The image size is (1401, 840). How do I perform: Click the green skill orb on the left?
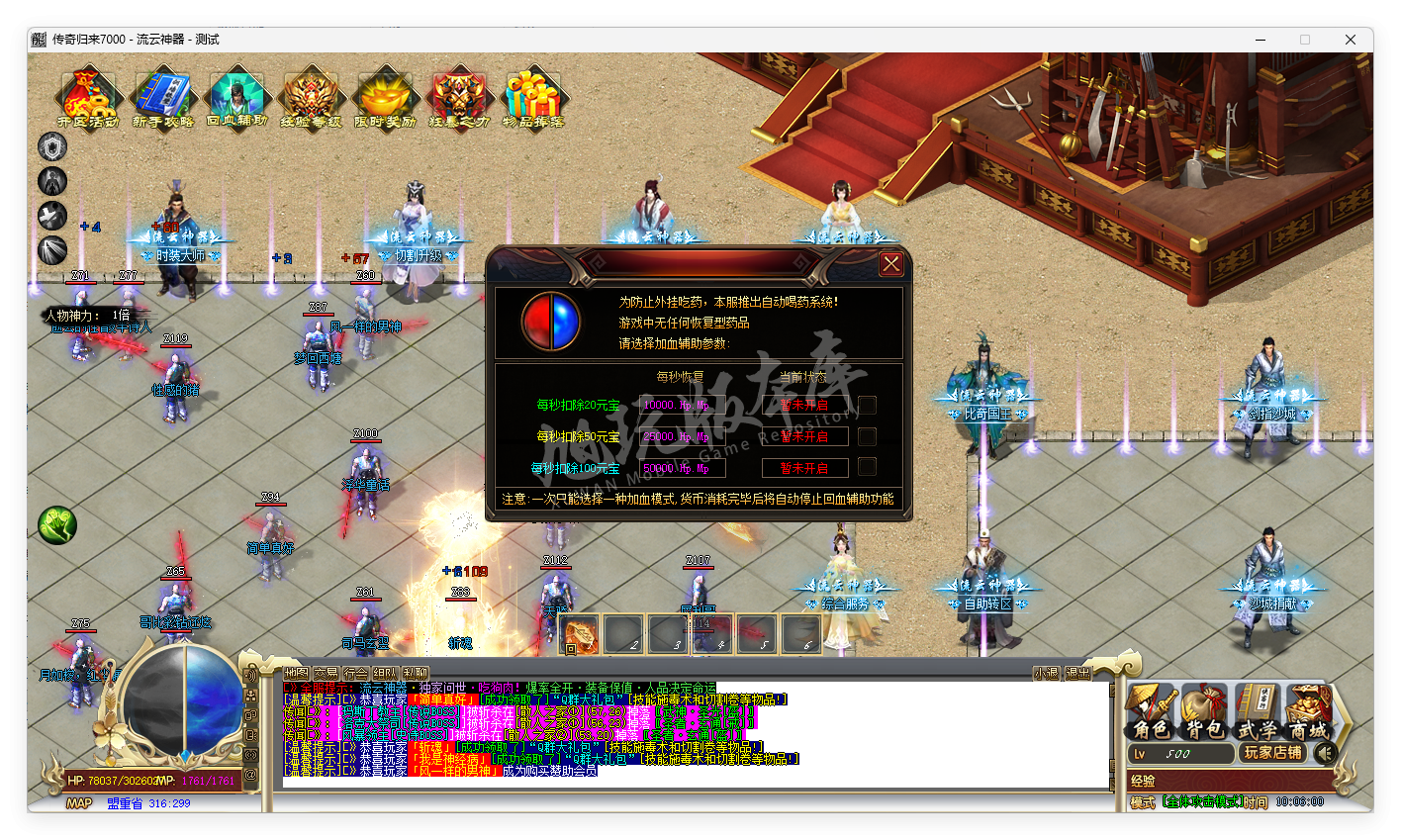click(56, 524)
